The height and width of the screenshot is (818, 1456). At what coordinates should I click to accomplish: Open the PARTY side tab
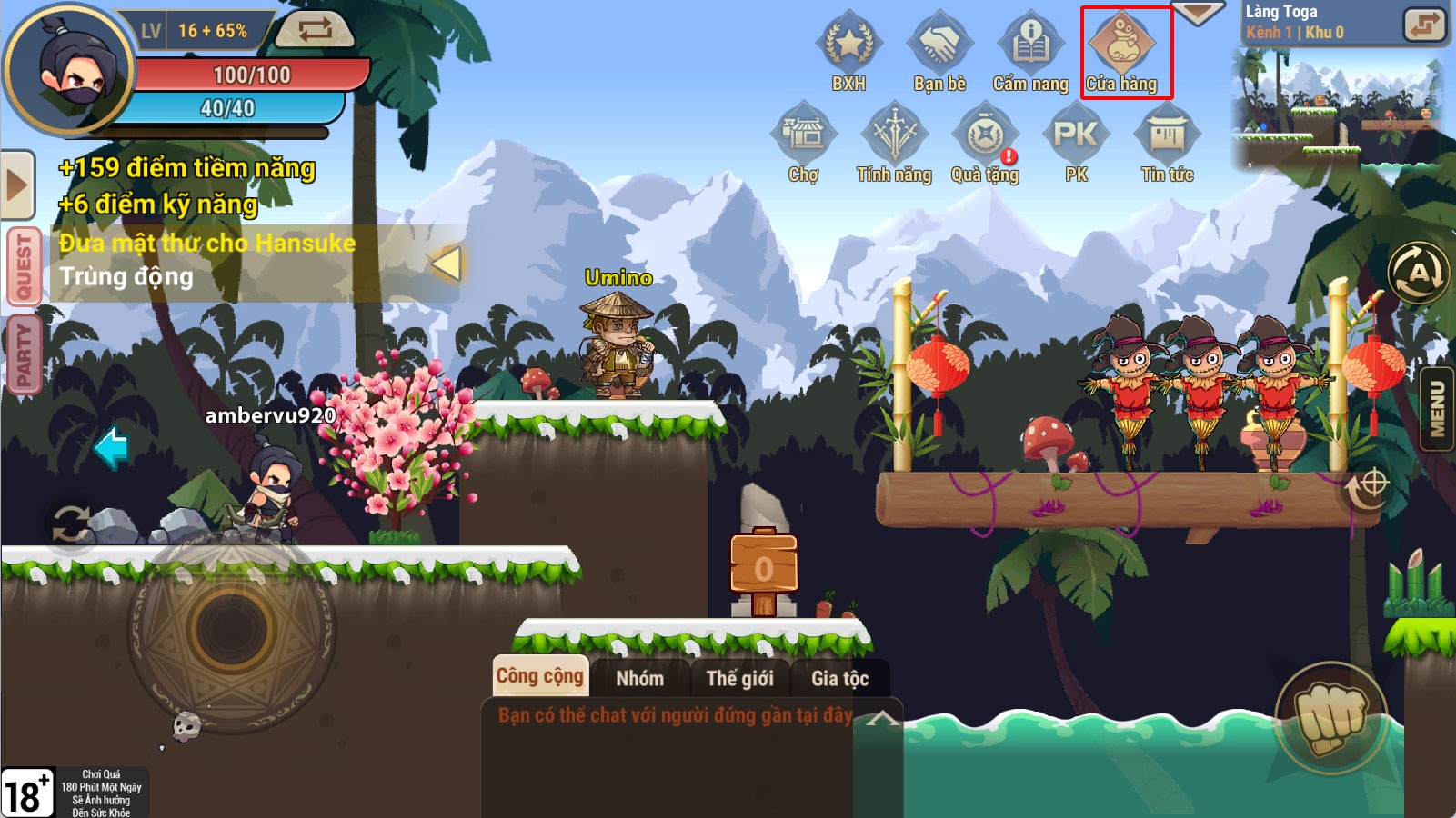coord(24,354)
